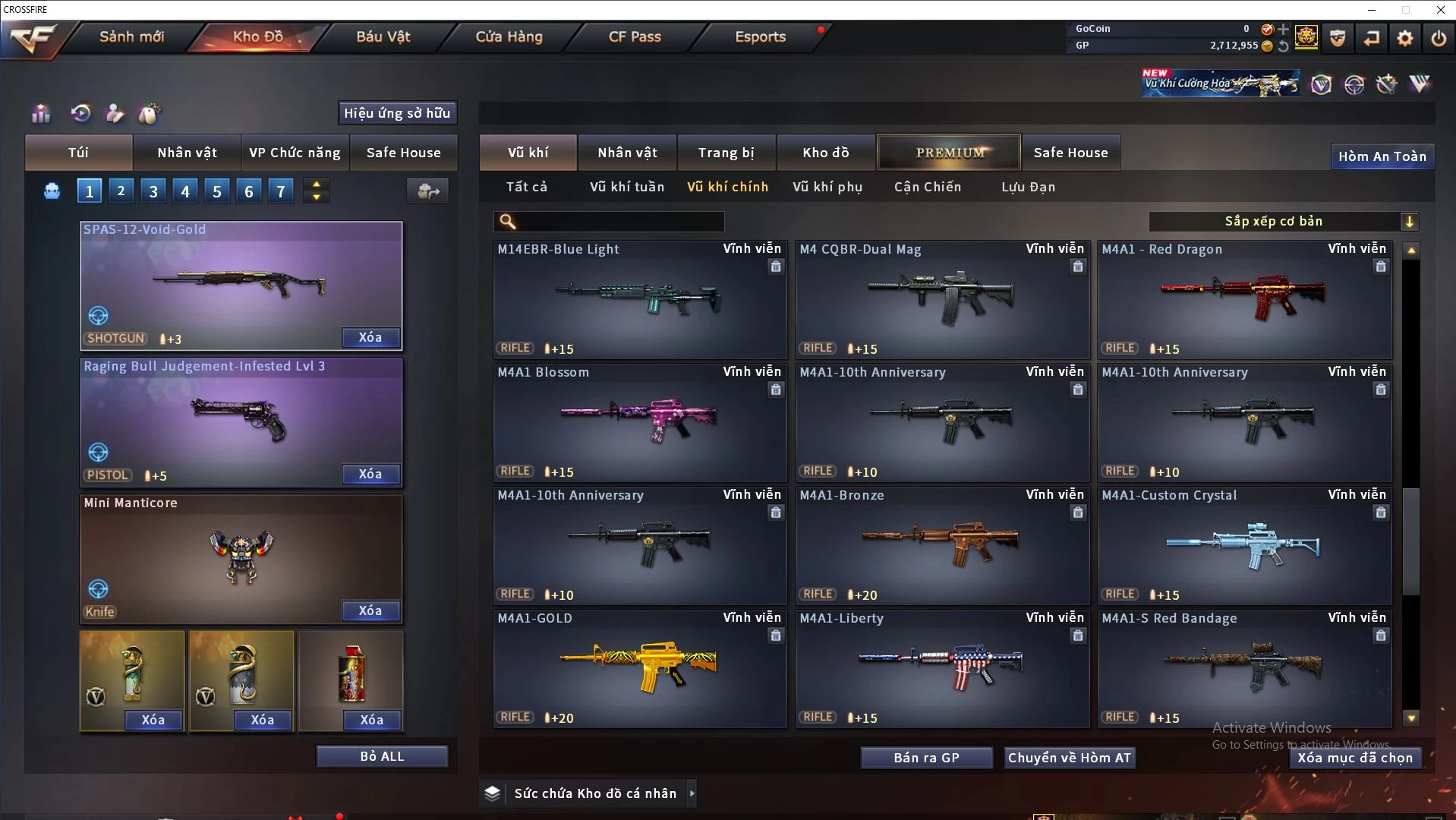Click the Bỏ ALL button

point(382,756)
